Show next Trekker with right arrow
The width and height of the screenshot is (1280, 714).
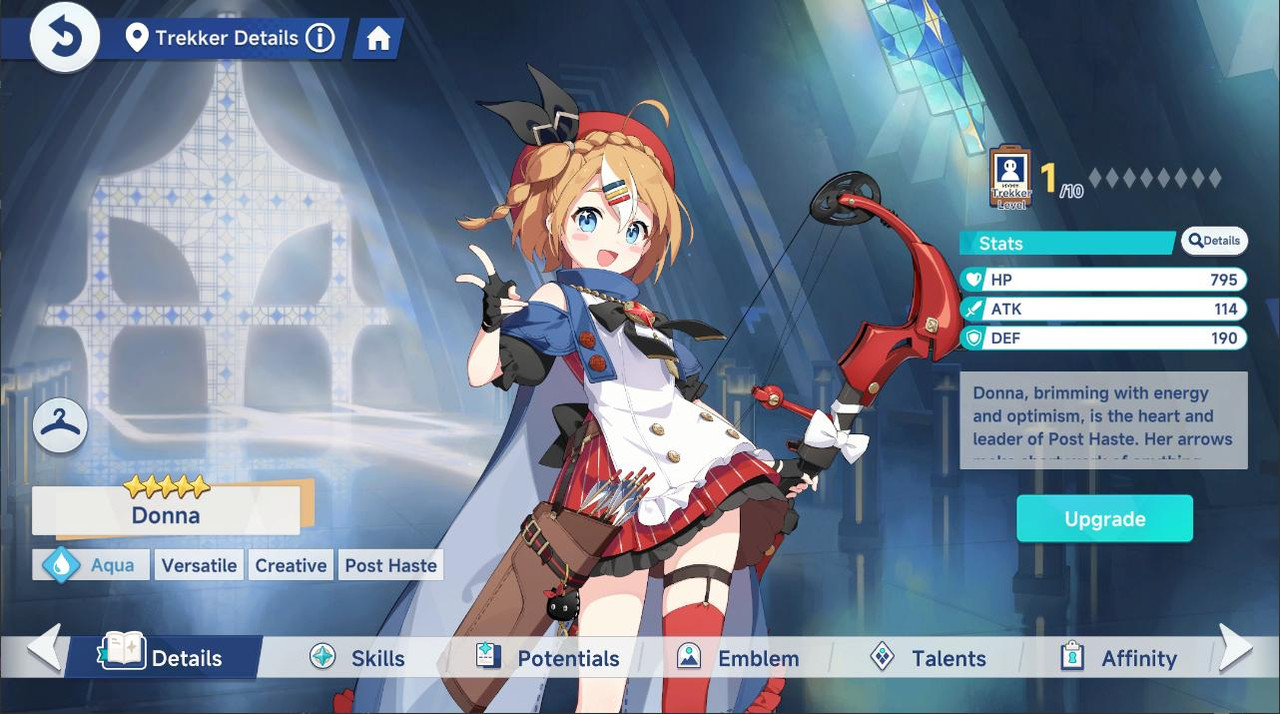[1236, 648]
